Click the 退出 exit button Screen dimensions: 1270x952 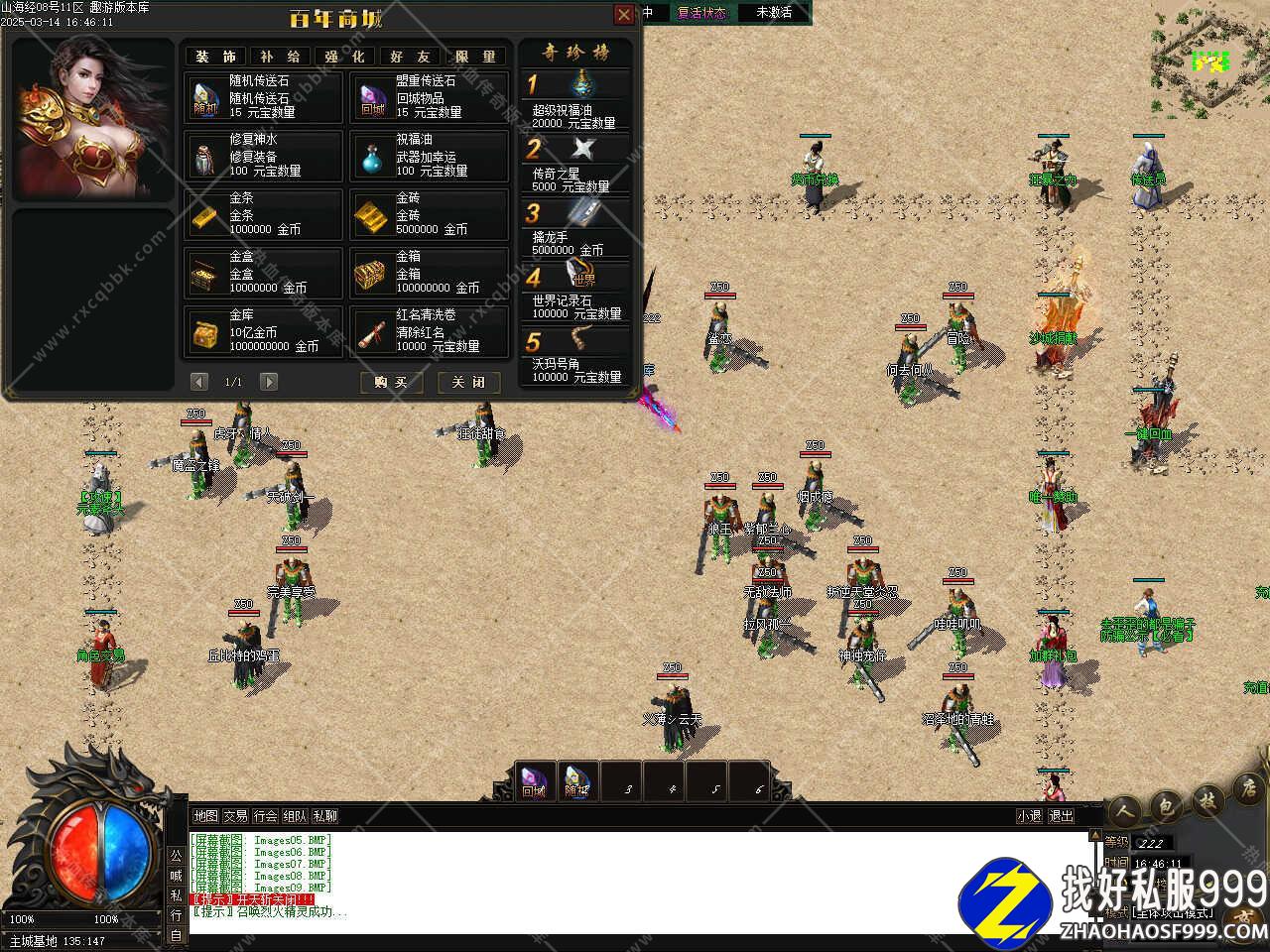tap(1062, 816)
